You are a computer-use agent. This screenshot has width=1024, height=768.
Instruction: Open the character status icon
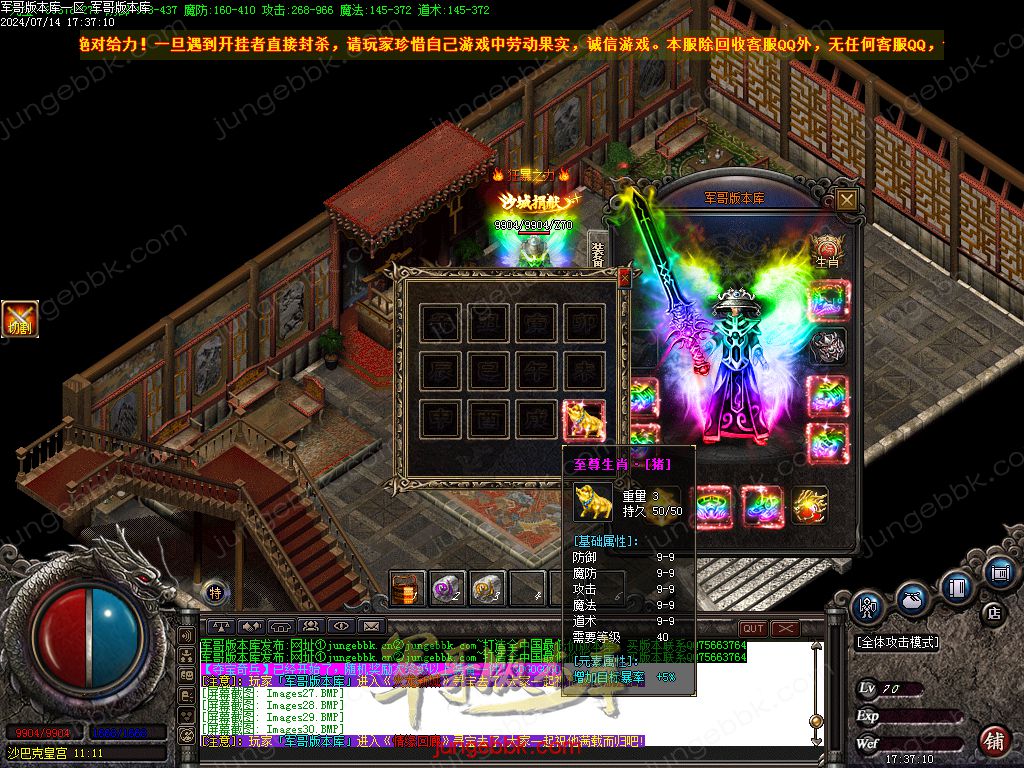tap(866, 606)
